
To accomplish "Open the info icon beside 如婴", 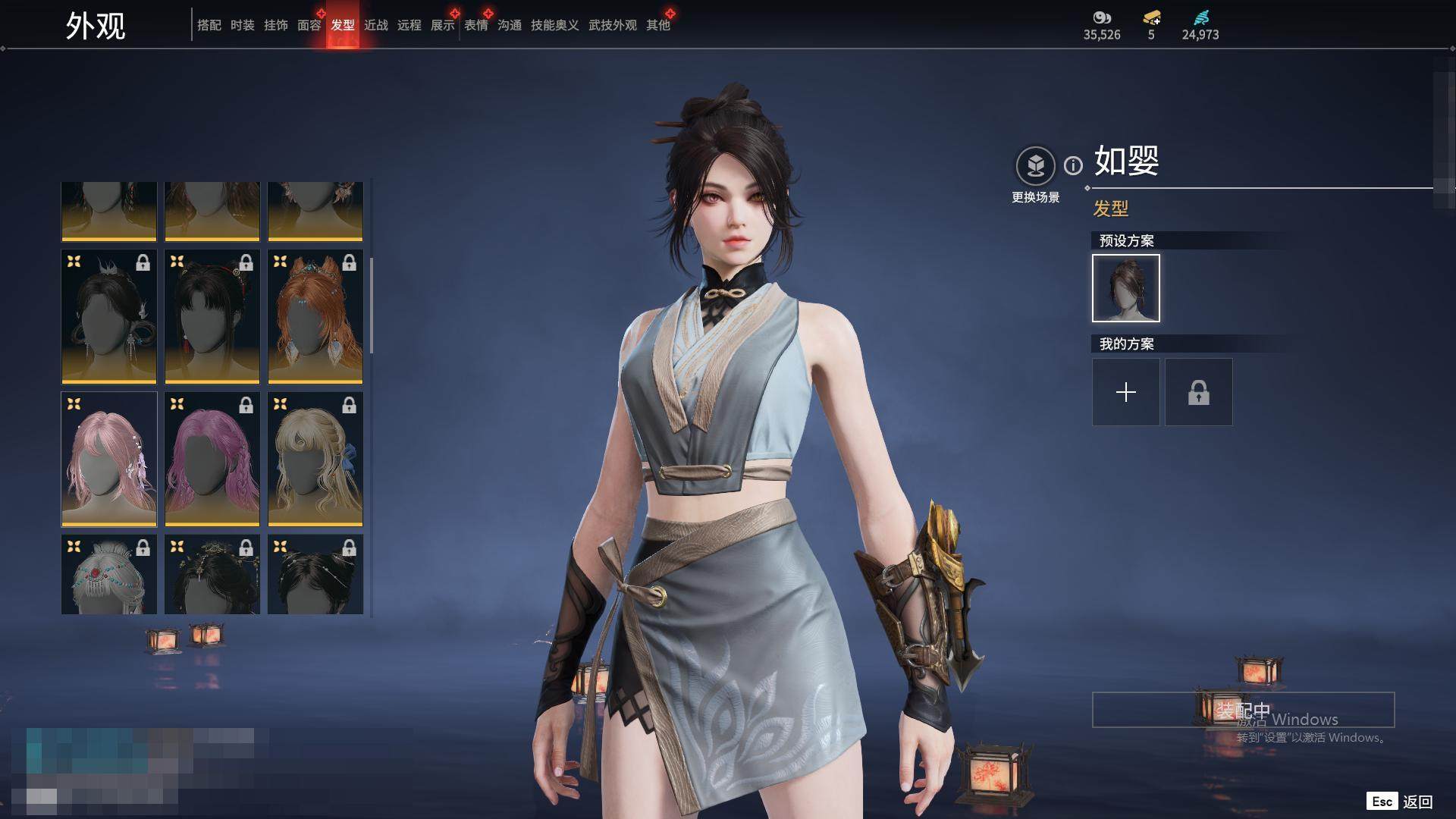I will point(1073,165).
